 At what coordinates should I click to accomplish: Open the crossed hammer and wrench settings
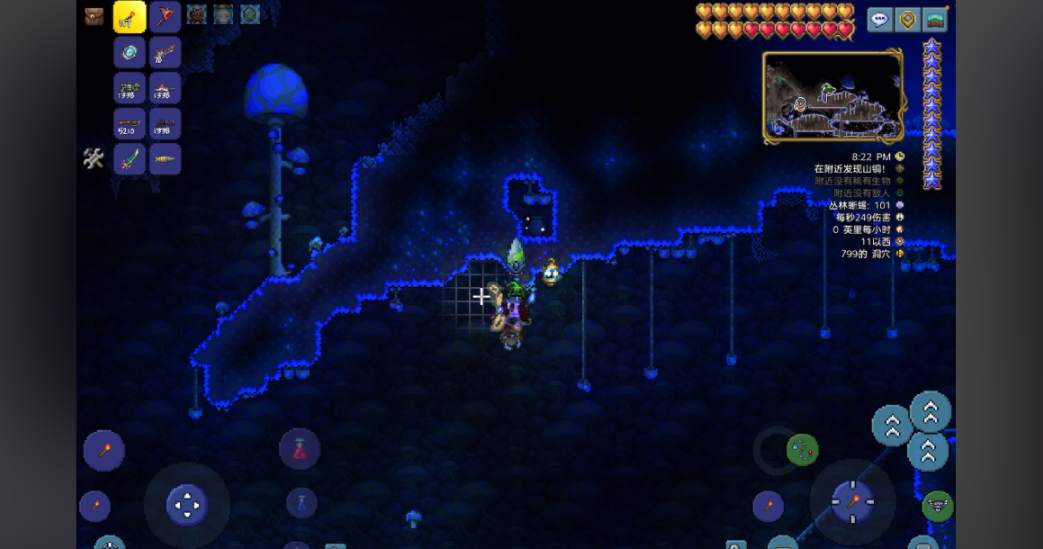[93, 158]
